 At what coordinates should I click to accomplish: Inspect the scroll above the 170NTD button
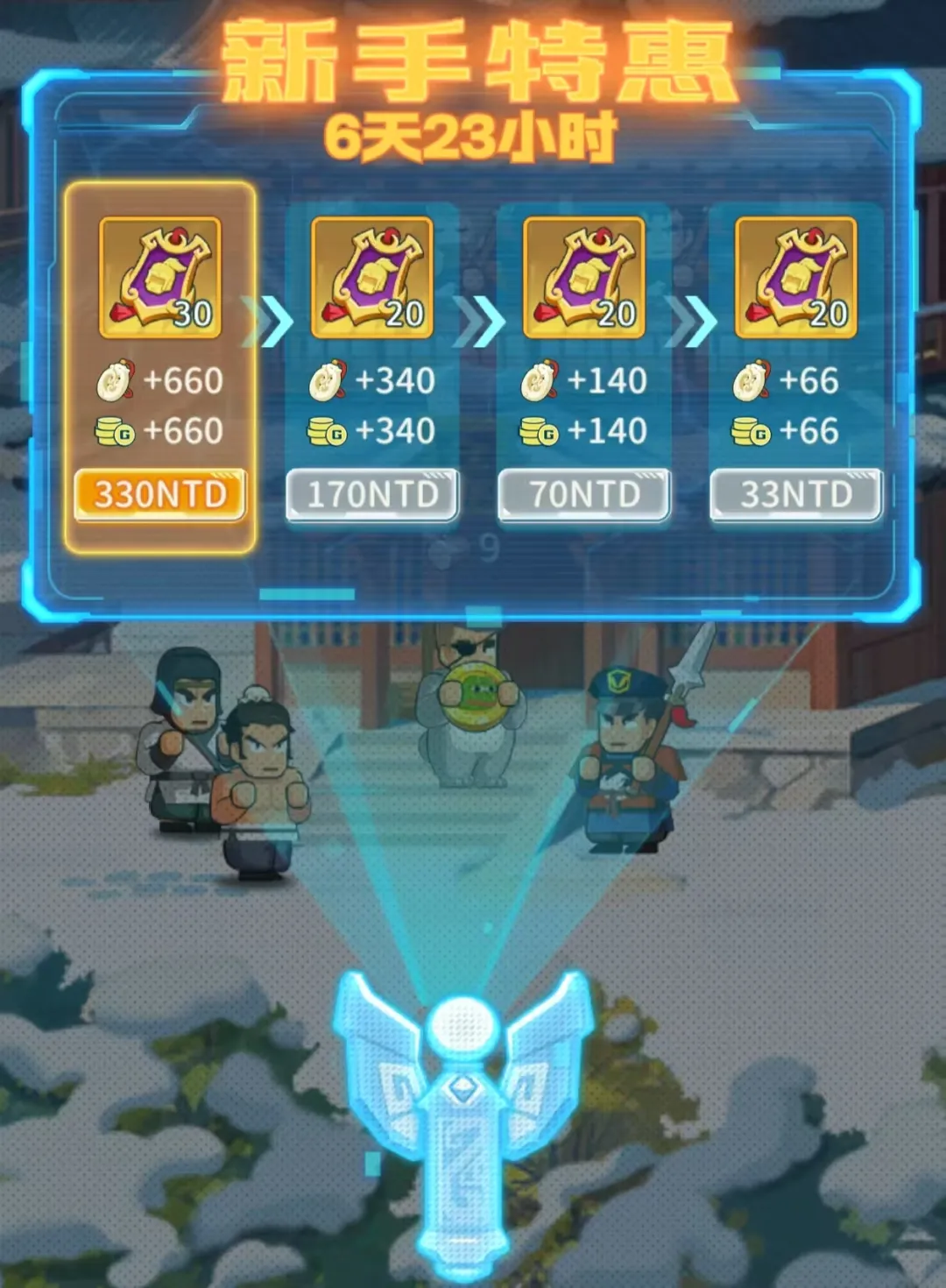pos(372,278)
